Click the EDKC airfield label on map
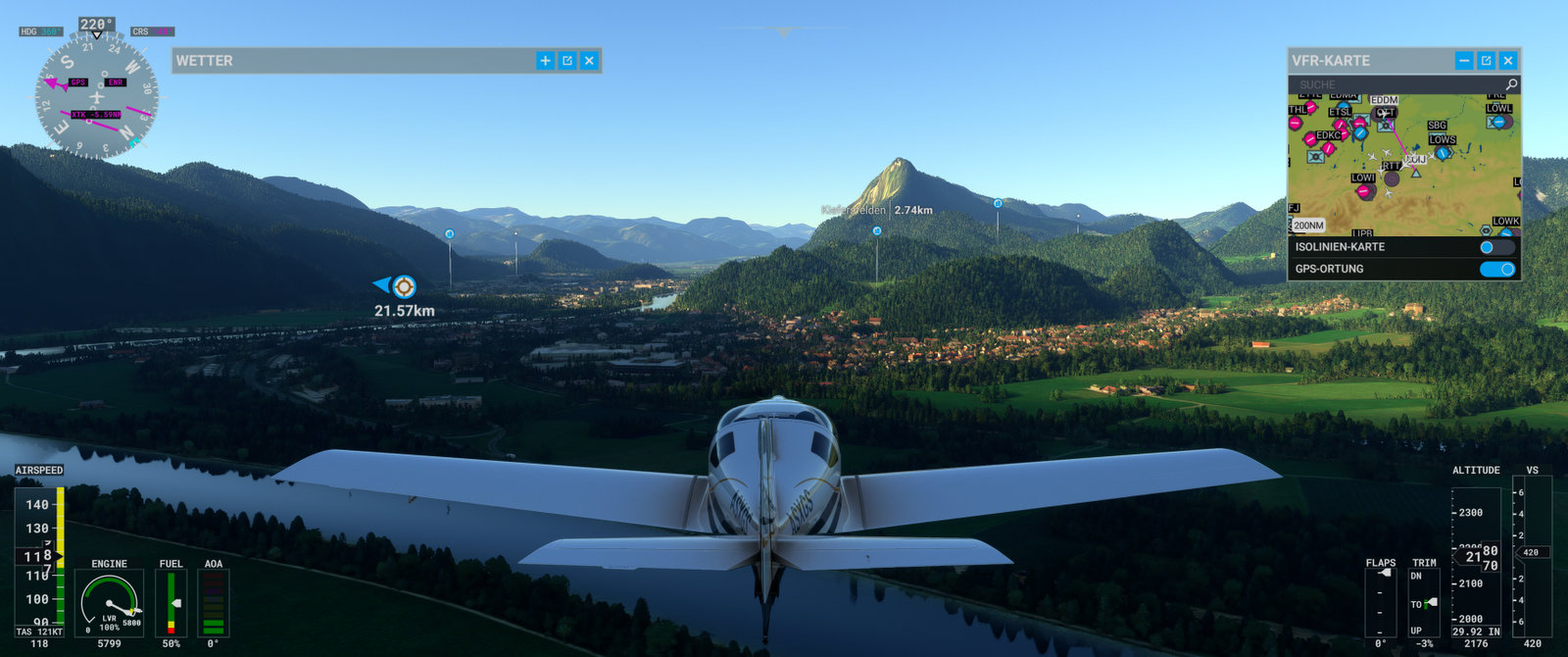 (1328, 135)
